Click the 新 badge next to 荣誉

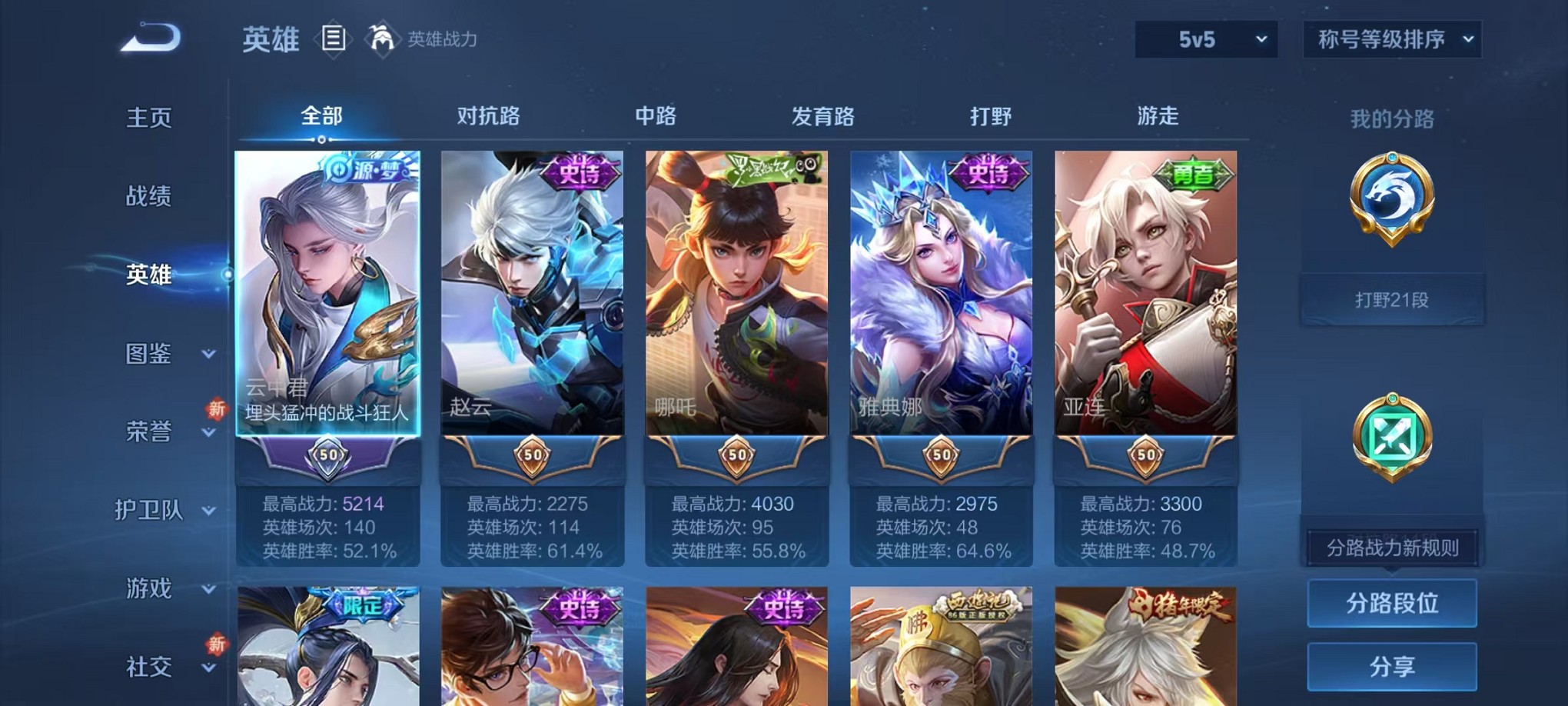(218, 410)
